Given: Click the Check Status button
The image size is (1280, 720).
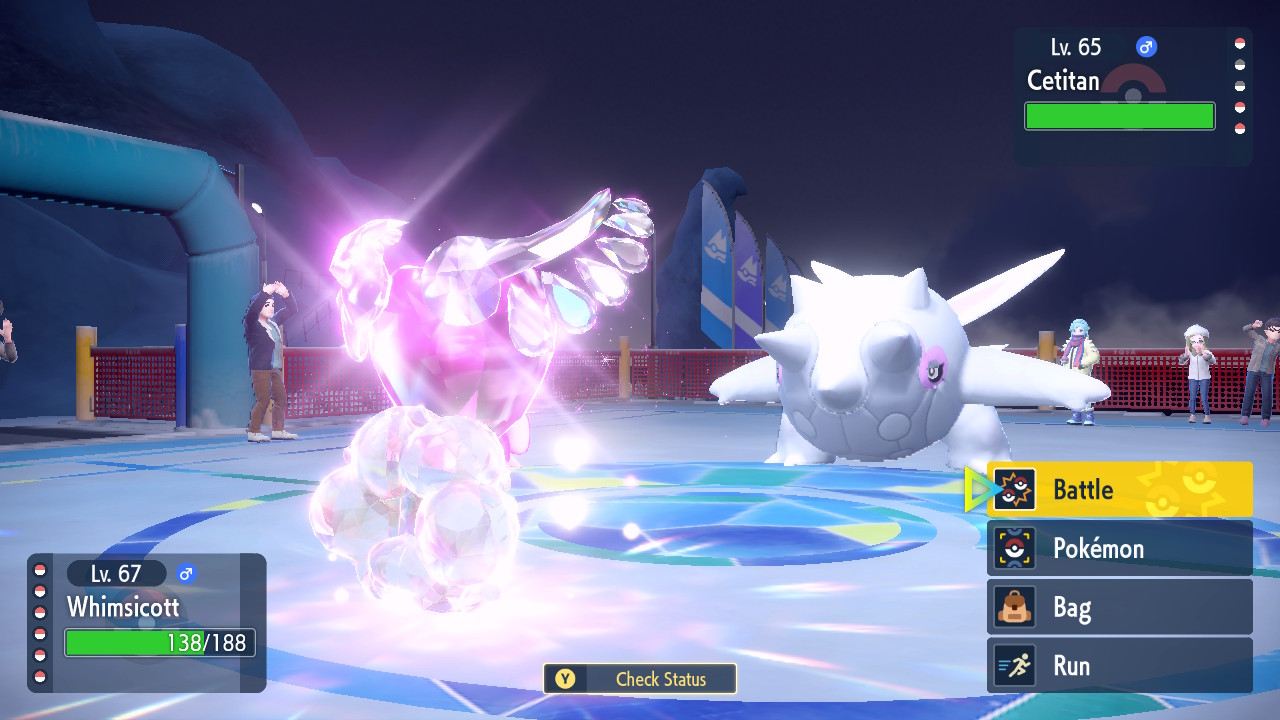Looking at the screenshot, I should (640, 679).
